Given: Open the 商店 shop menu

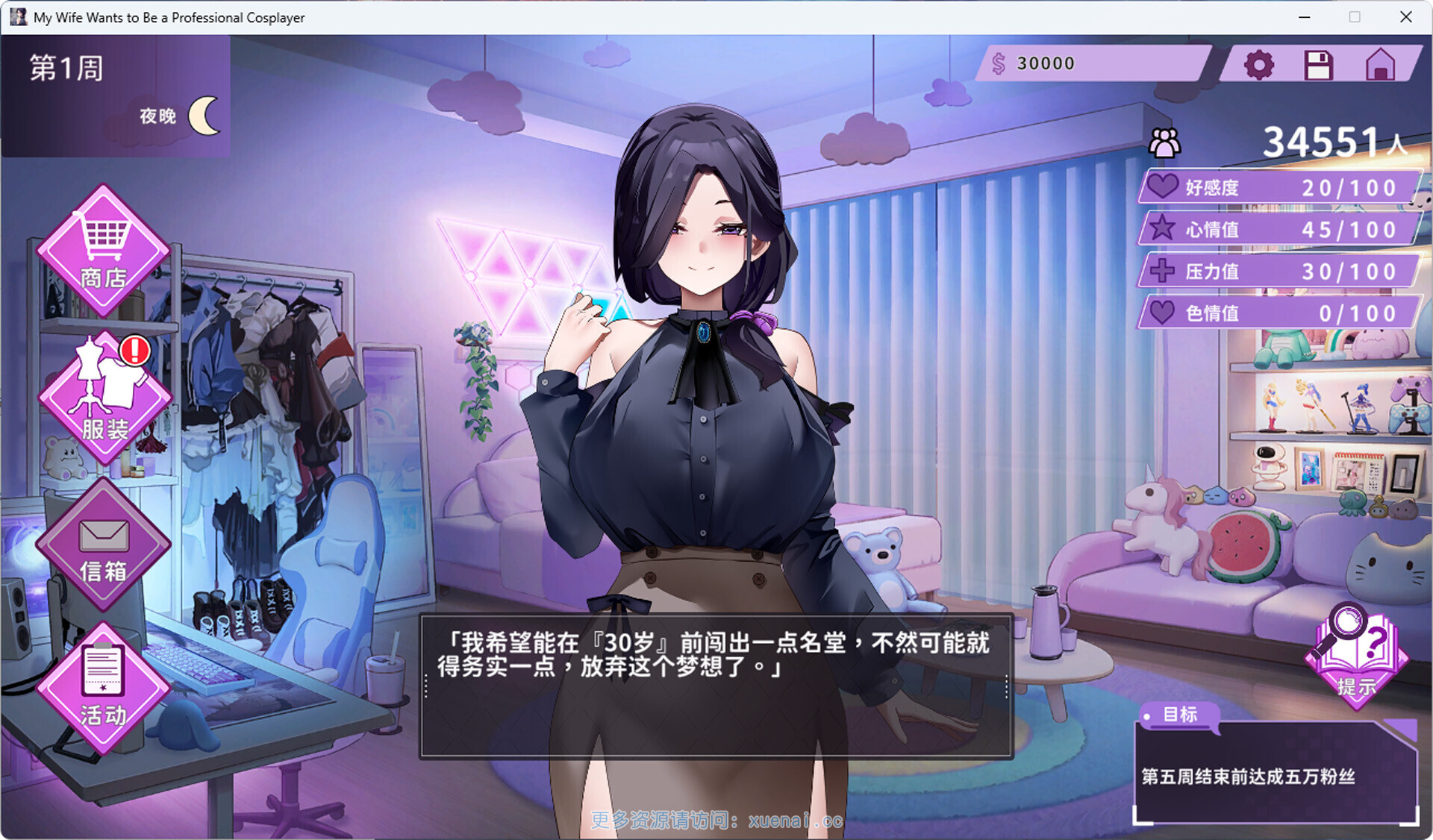Looking at the screenshot, I should (103, 250).
